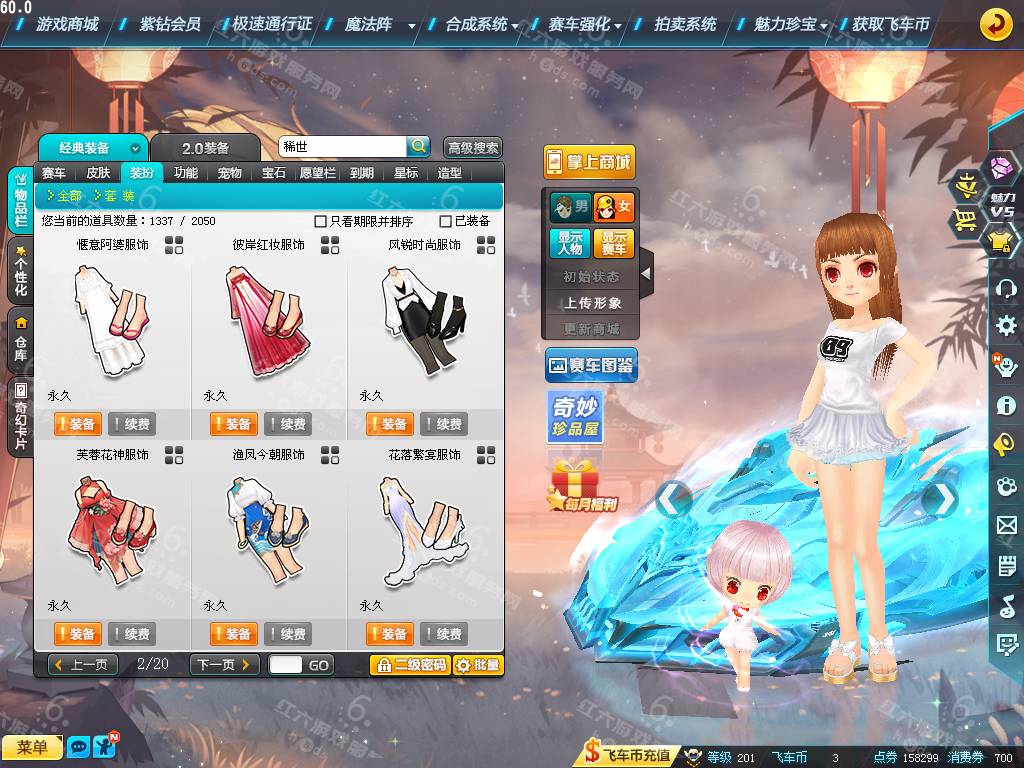Open the 菜单 menu button
Image resolution: width=1024 pixels, height=768 pixels.
point(32,747)
